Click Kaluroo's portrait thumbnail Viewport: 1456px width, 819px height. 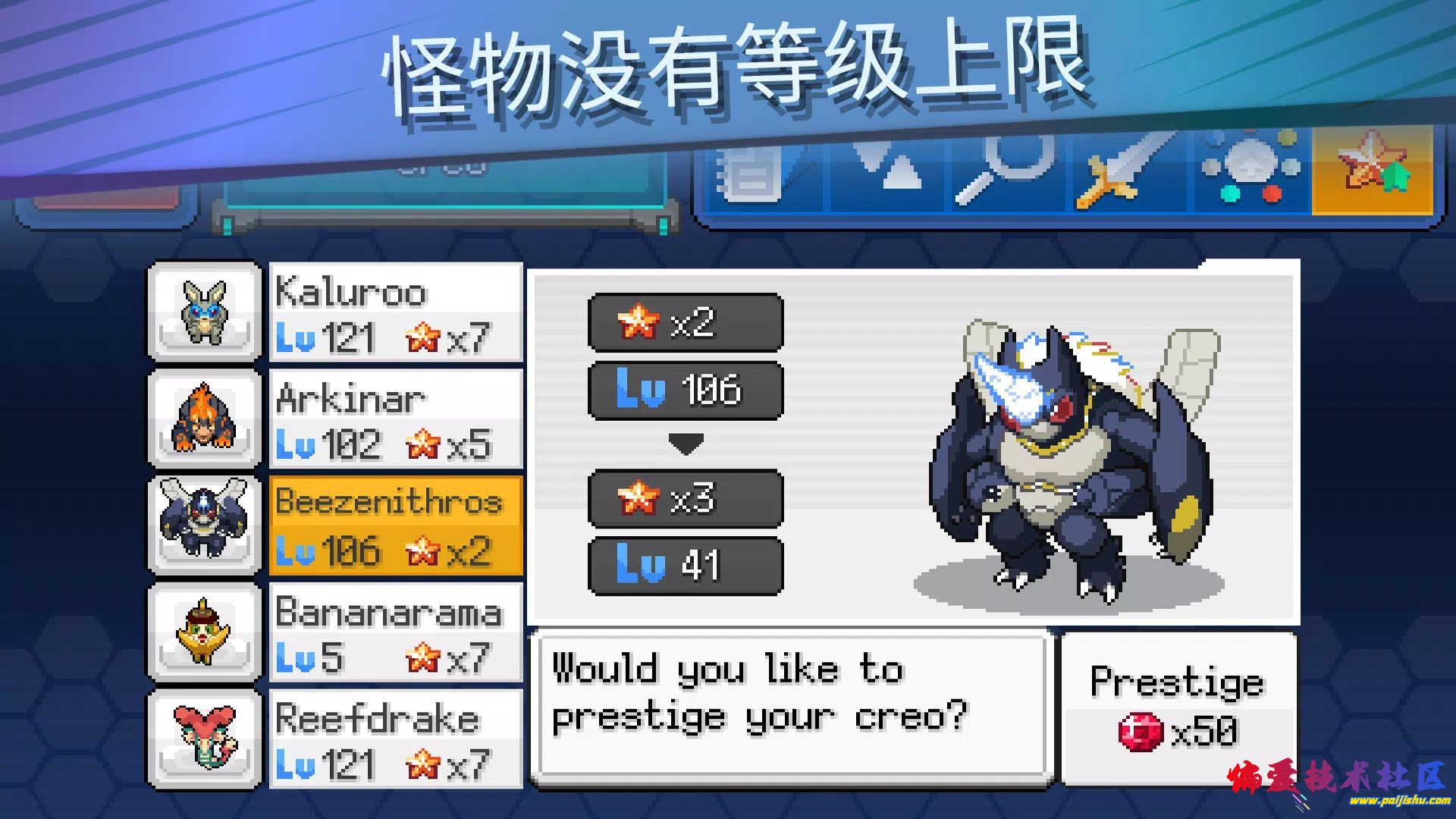click(204, 312)
